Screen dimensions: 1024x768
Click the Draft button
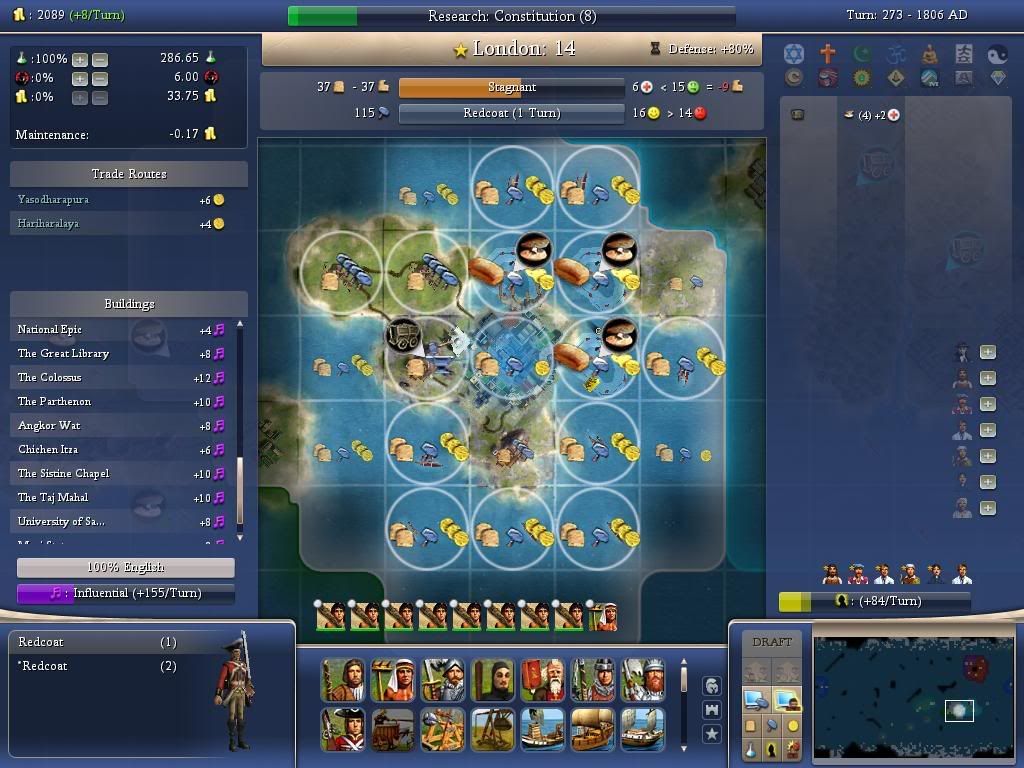(771, 642)
